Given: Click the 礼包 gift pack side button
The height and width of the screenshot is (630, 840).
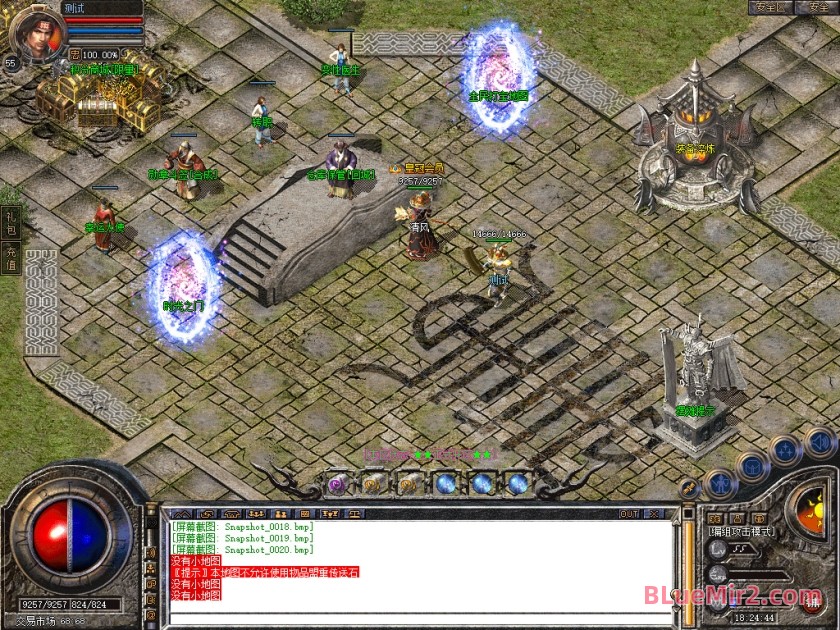Looking at the screenshot, I should (12, 220).
